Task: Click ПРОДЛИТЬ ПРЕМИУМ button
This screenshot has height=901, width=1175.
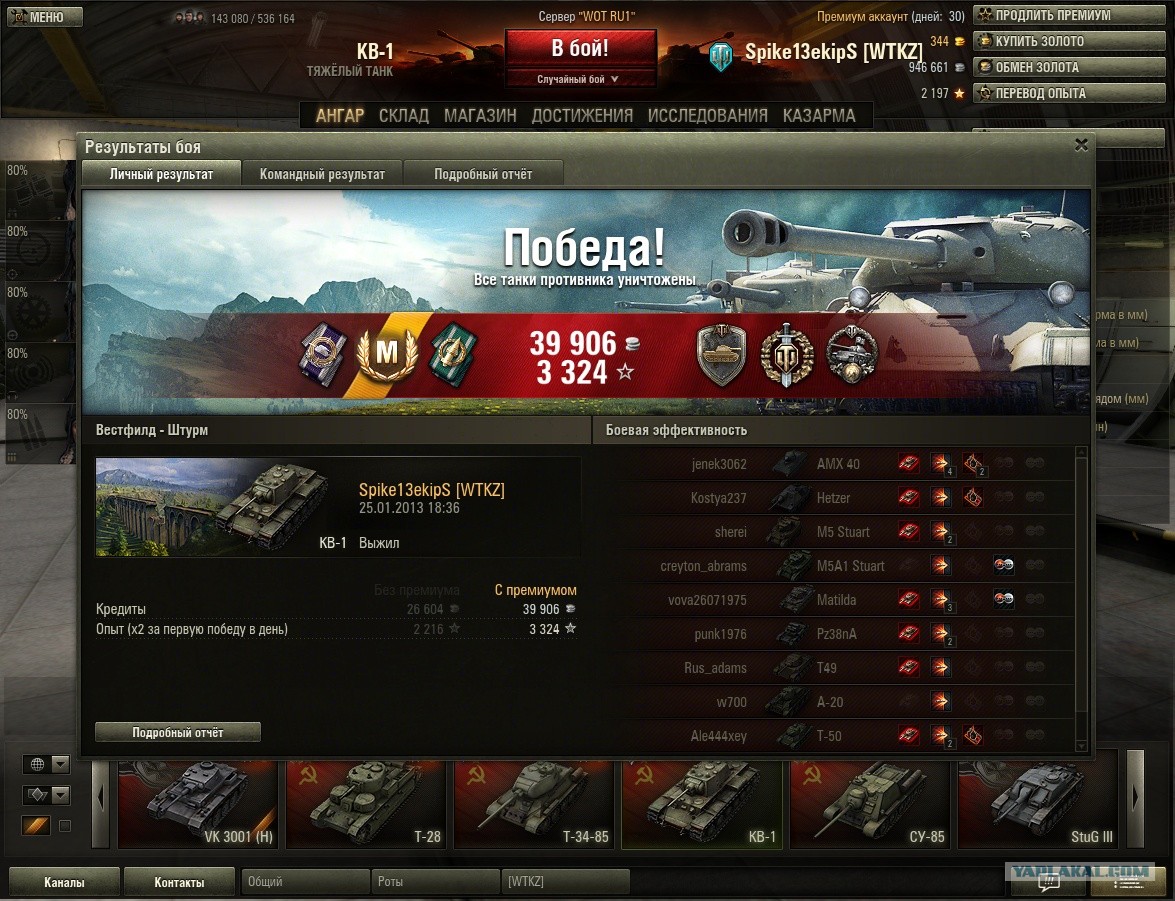Action: [1045, 15]
